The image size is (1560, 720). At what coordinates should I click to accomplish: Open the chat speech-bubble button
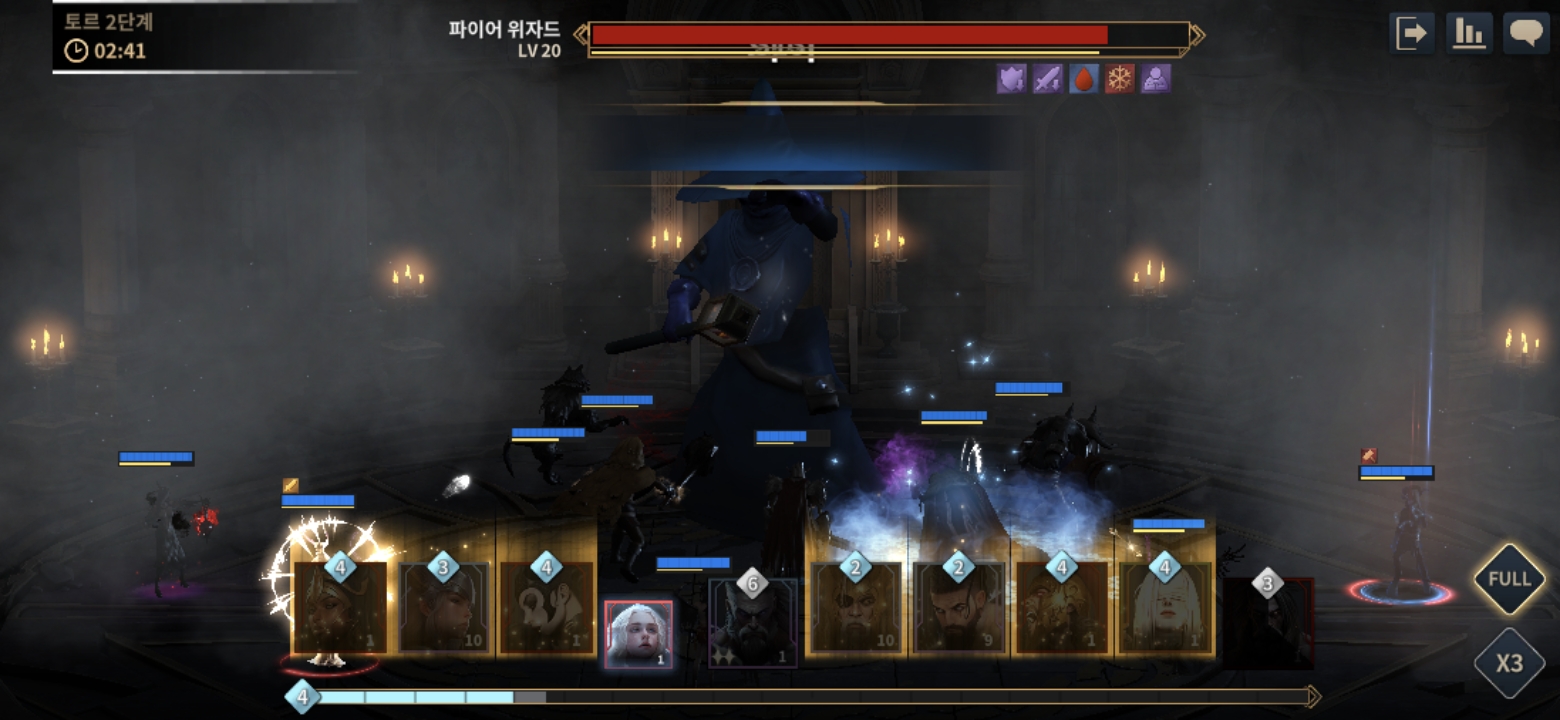click(1526, 34)
